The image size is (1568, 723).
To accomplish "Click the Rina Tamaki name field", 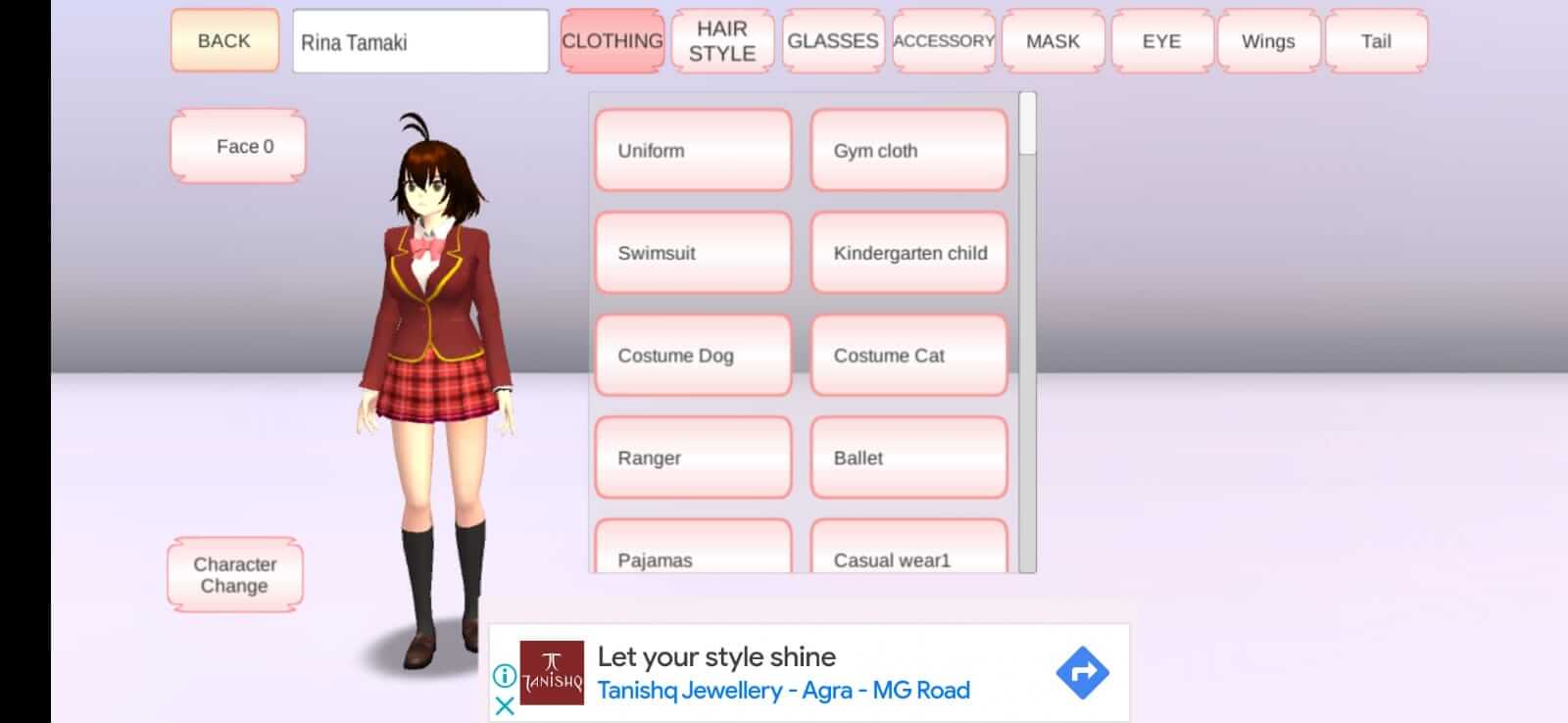I will click(420, 40).
